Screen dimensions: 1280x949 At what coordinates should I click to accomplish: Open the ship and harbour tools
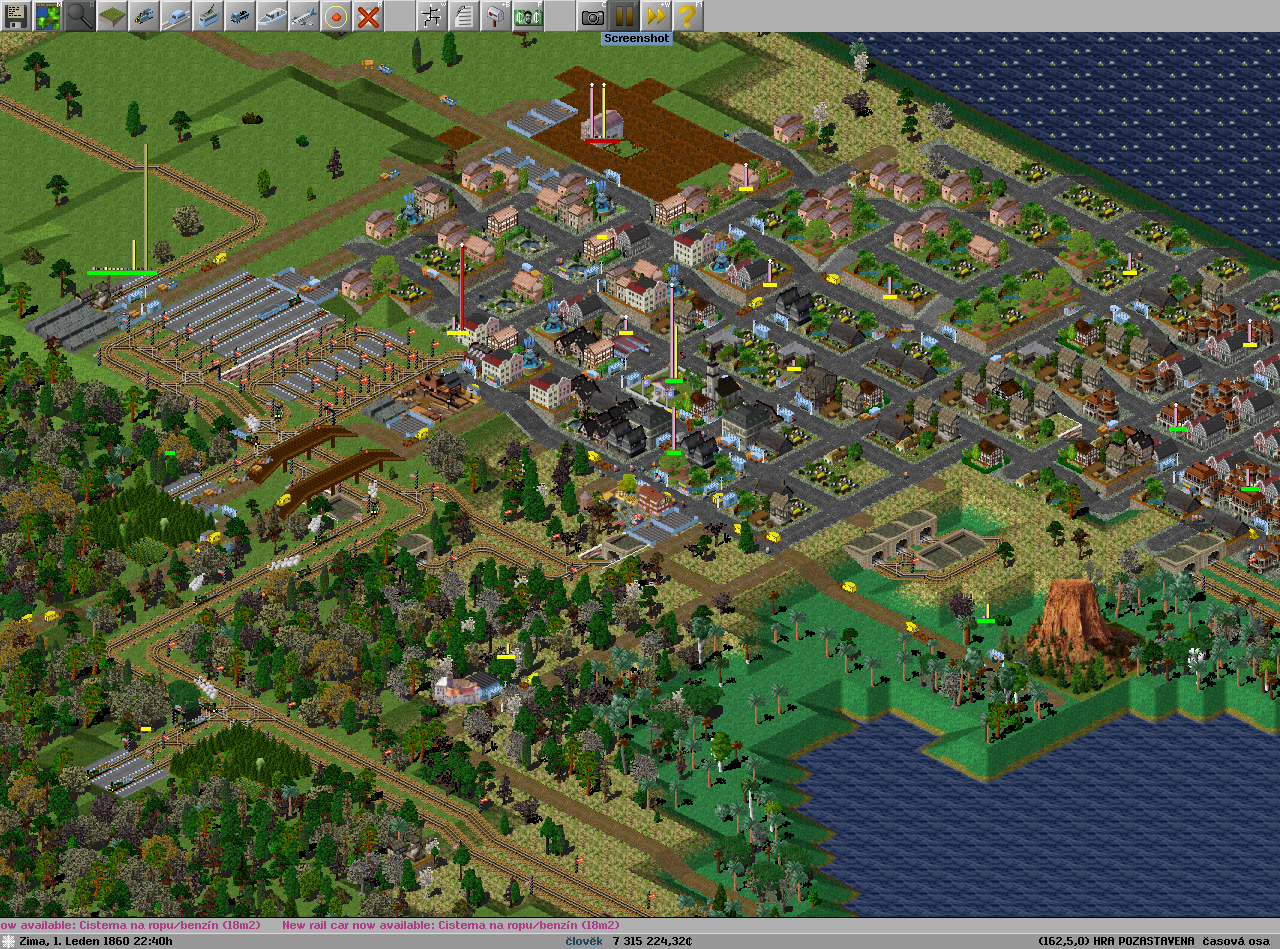[x=272, y=16]
